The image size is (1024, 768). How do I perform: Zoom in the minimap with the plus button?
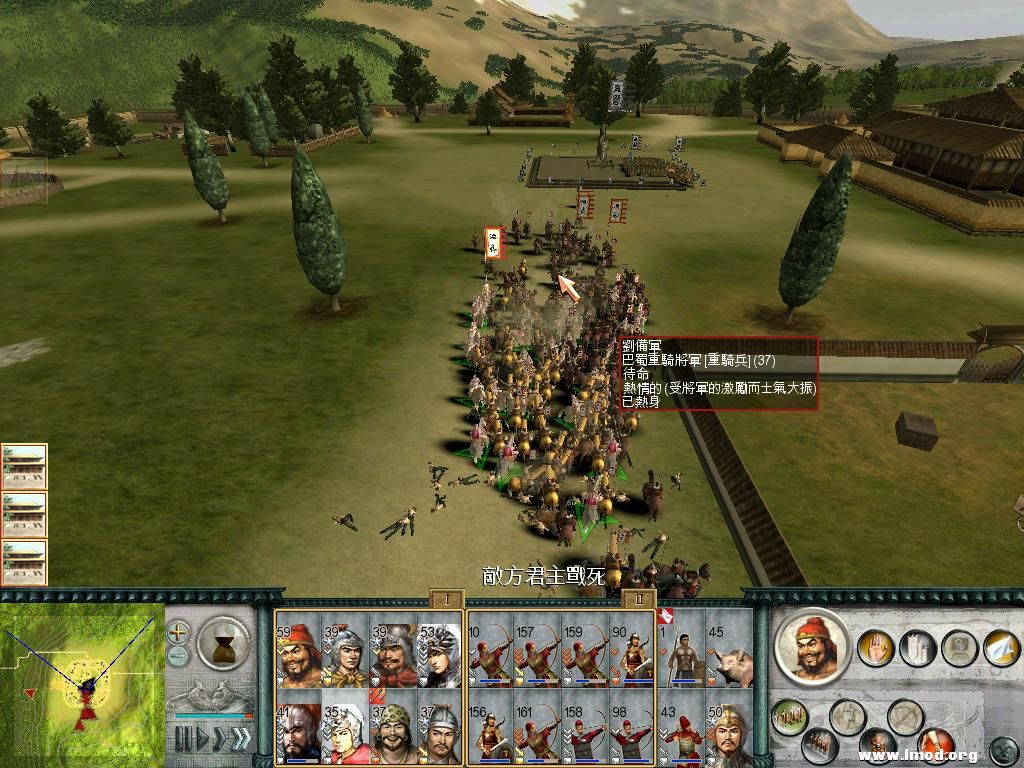pyautogui.click(x=178, y=632)
